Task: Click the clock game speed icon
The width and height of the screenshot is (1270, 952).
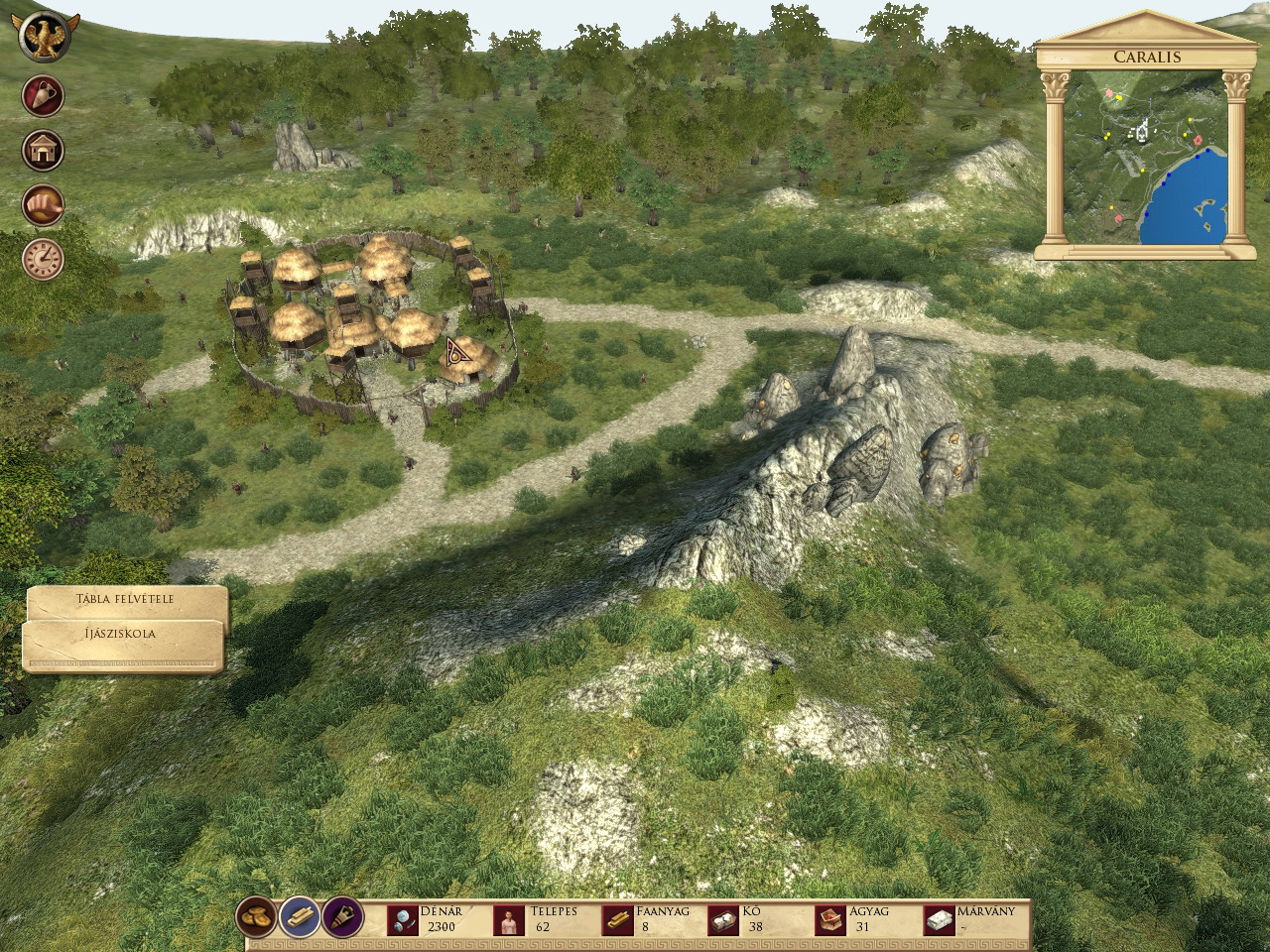Action: [x=43, y=259]
